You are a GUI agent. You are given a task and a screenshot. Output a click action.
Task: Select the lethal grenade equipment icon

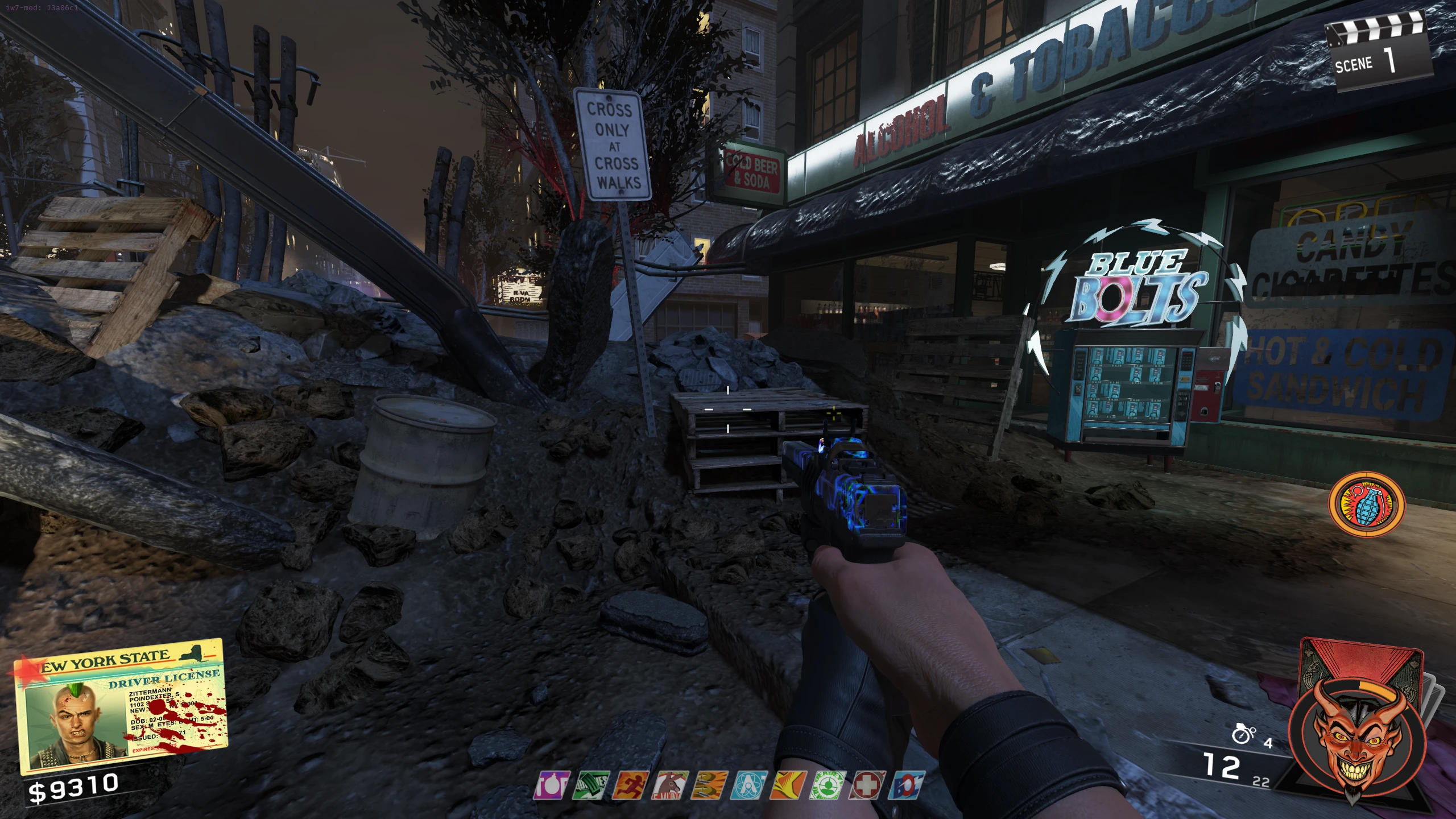[x=1243, y=735]
